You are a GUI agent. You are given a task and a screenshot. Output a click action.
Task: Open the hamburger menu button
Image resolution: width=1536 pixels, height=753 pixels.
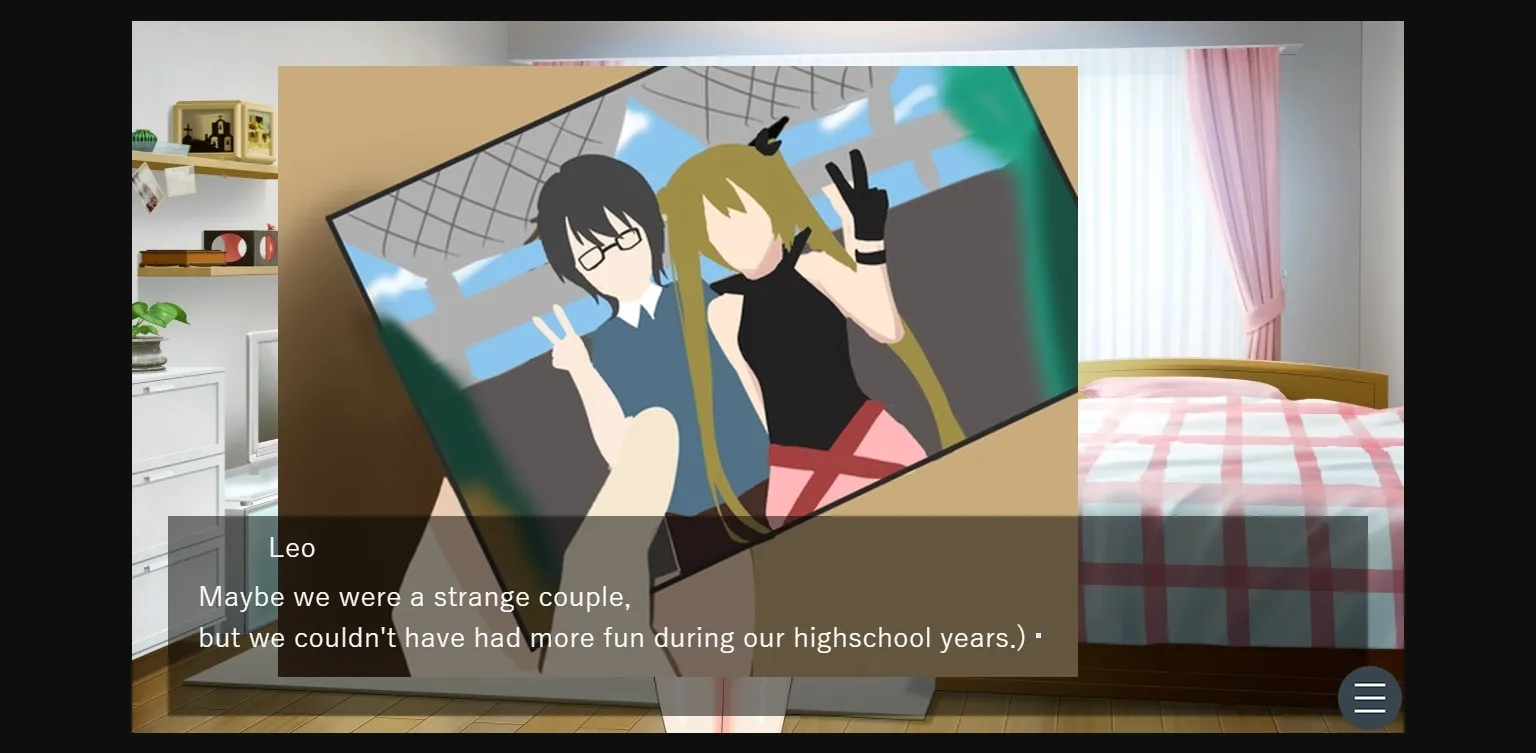coord(1369,697)
